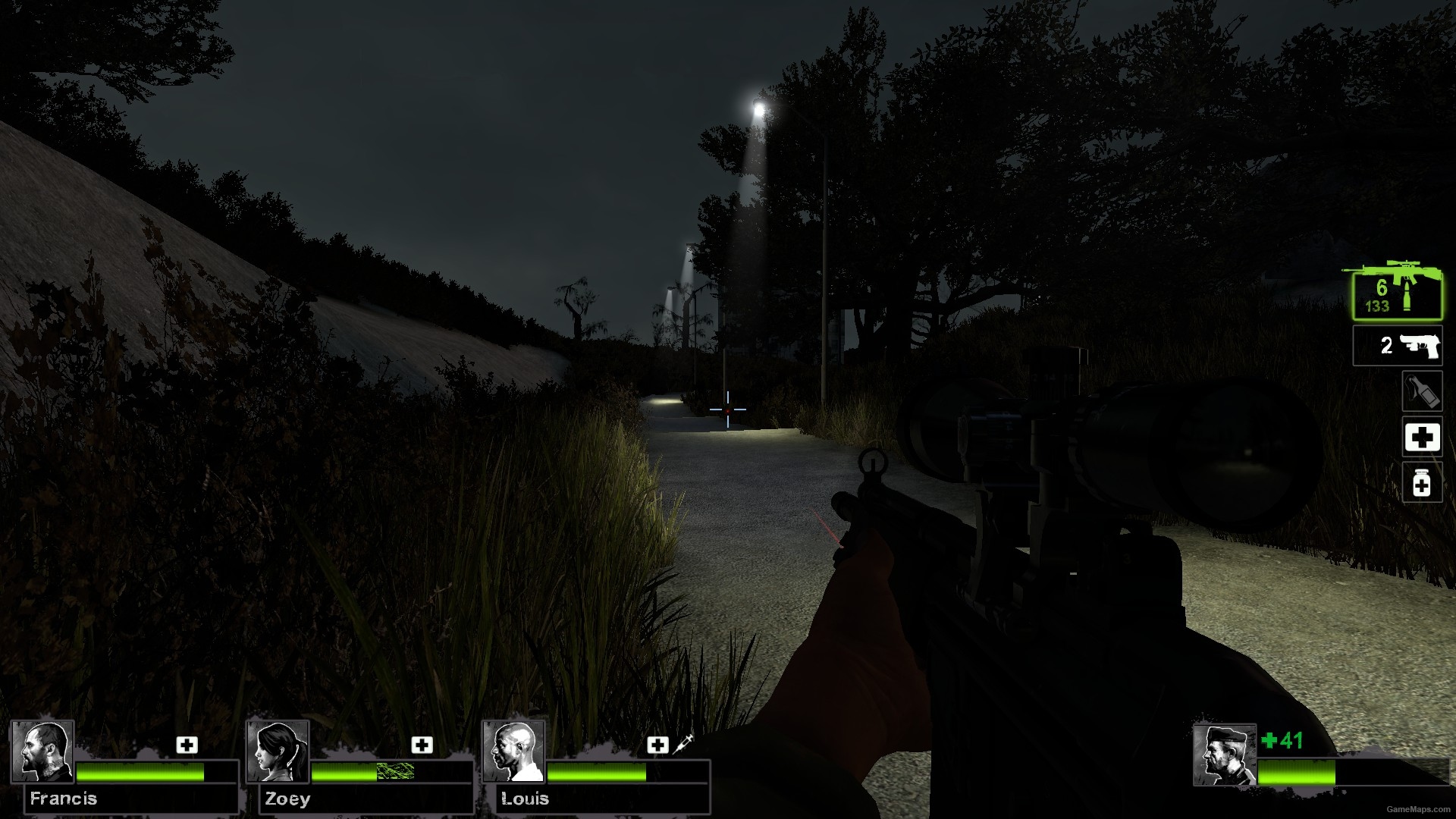Choose the first aid kit slot
Viewport: 1456px width, 819px height.
[1421, 438]
